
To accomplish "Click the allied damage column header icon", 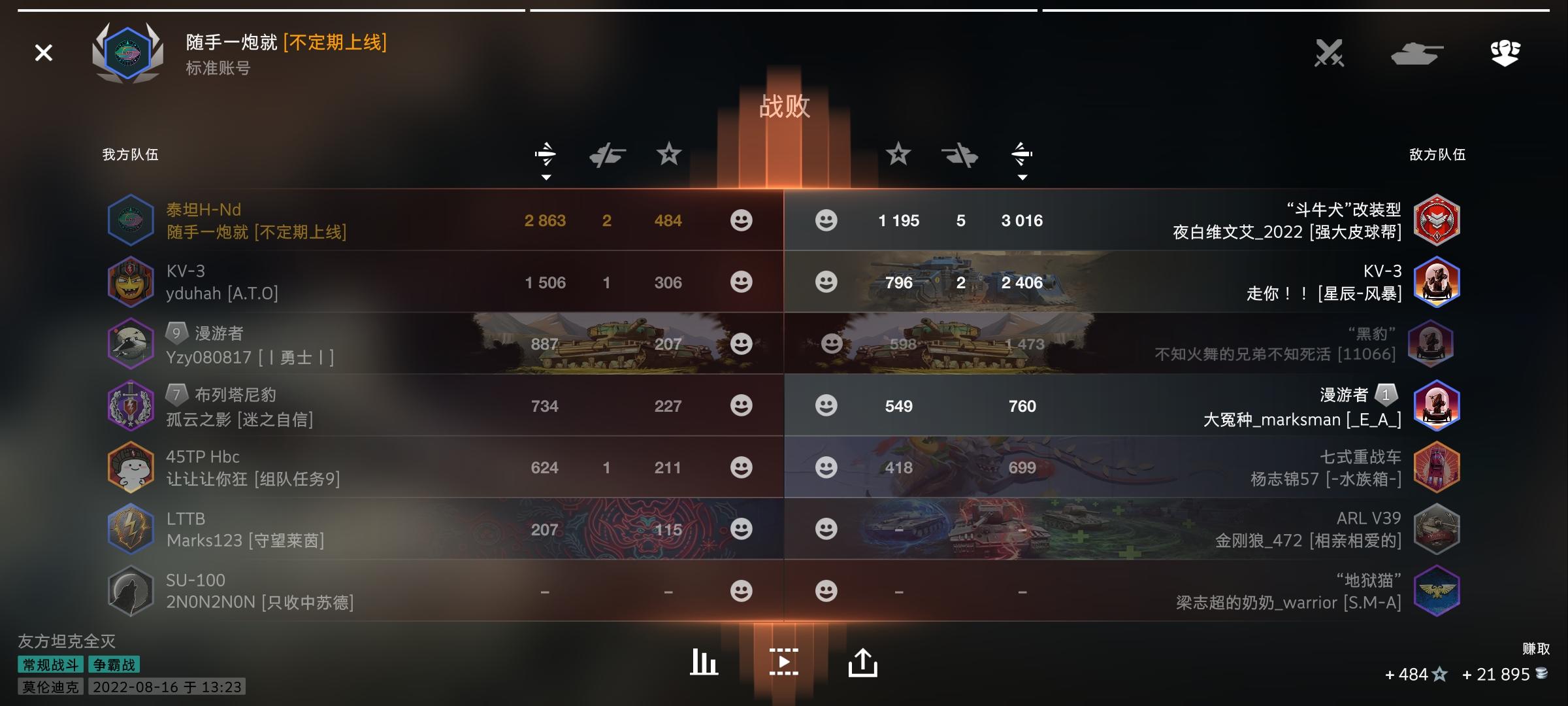I will [x=546, y=155].
